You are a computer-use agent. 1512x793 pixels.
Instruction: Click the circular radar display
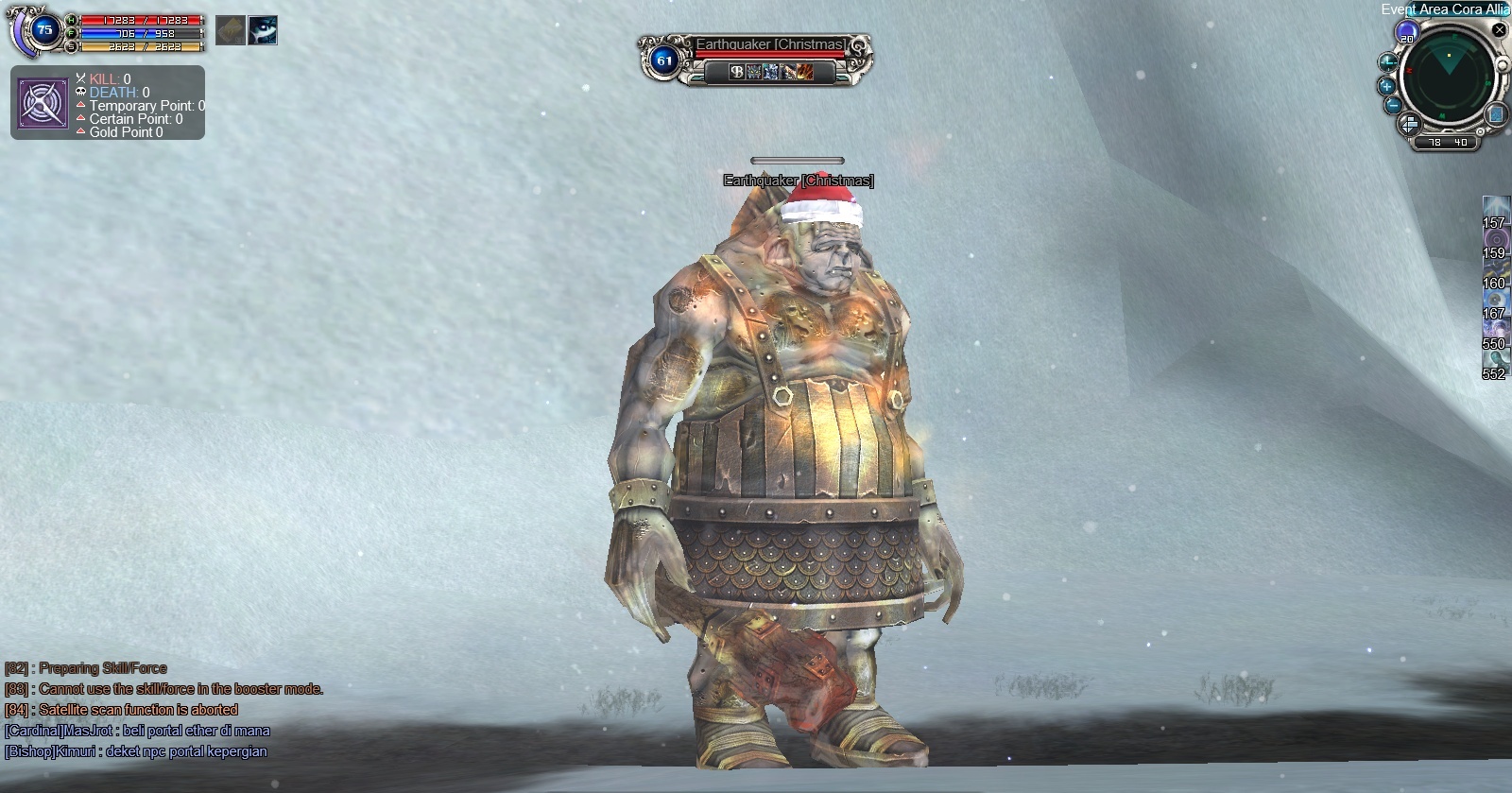point(1447,76)
